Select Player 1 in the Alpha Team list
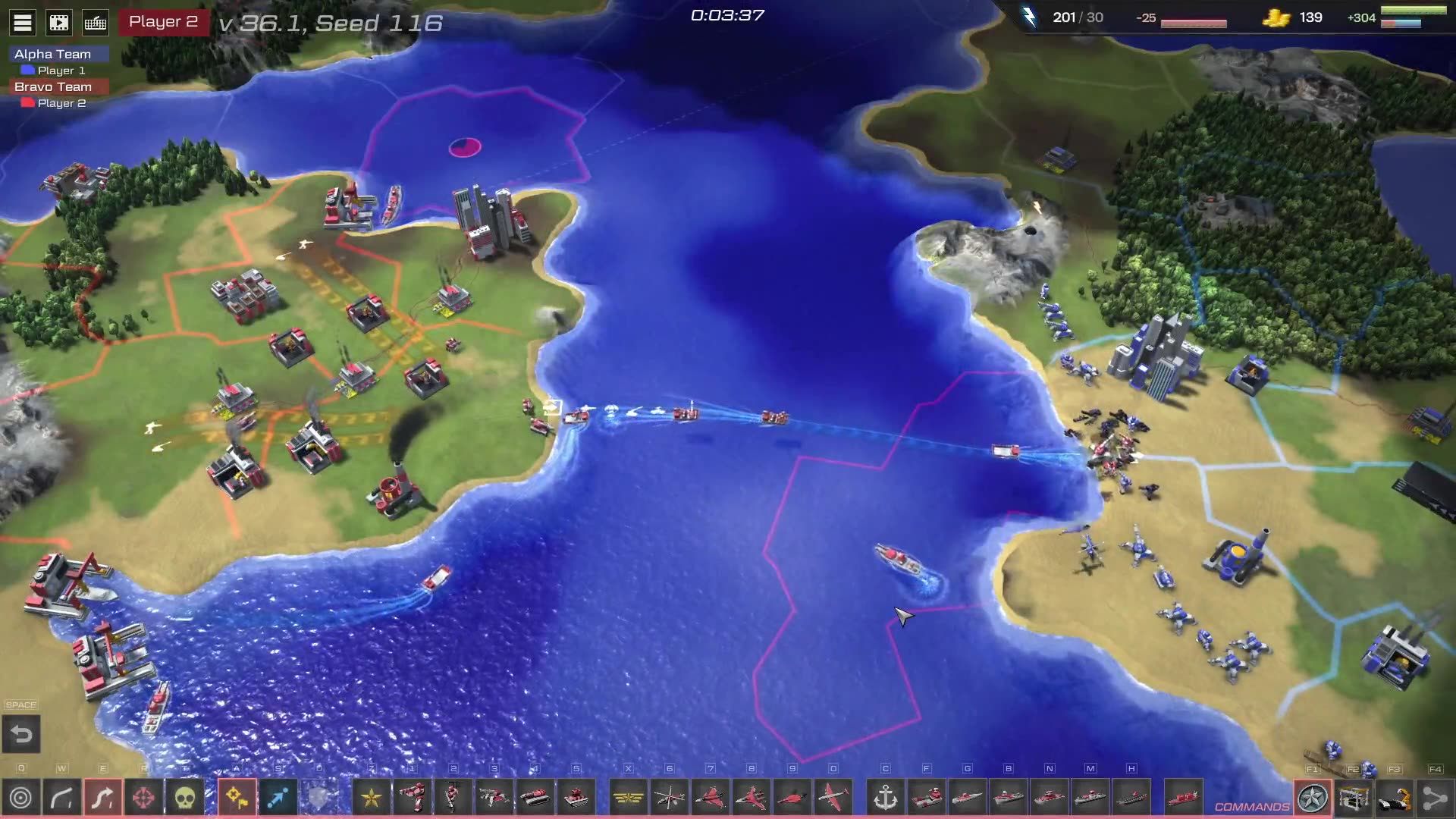Viewport: 1456px width, 819px height. (61, 71)
